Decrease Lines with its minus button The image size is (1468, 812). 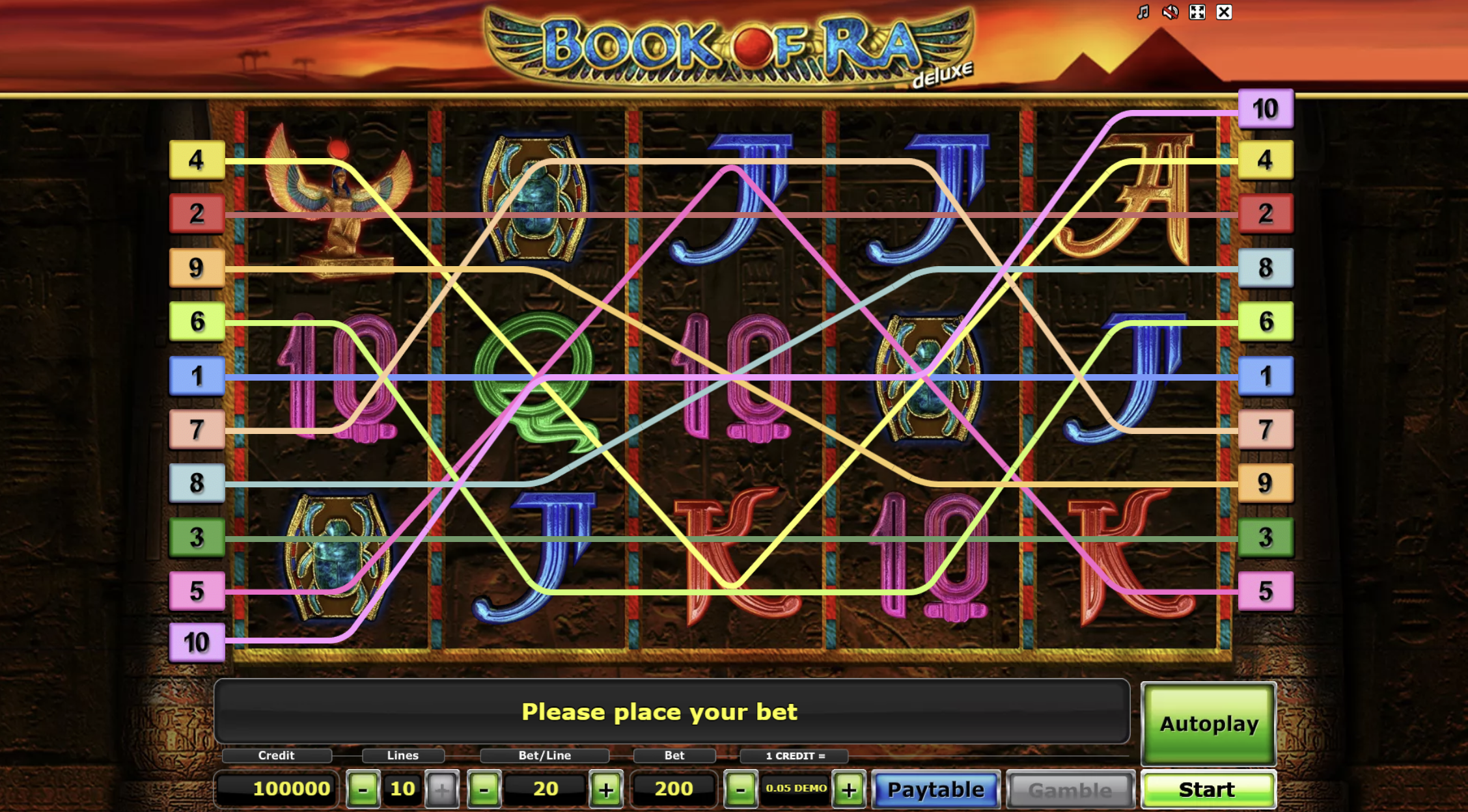[364, 789]
